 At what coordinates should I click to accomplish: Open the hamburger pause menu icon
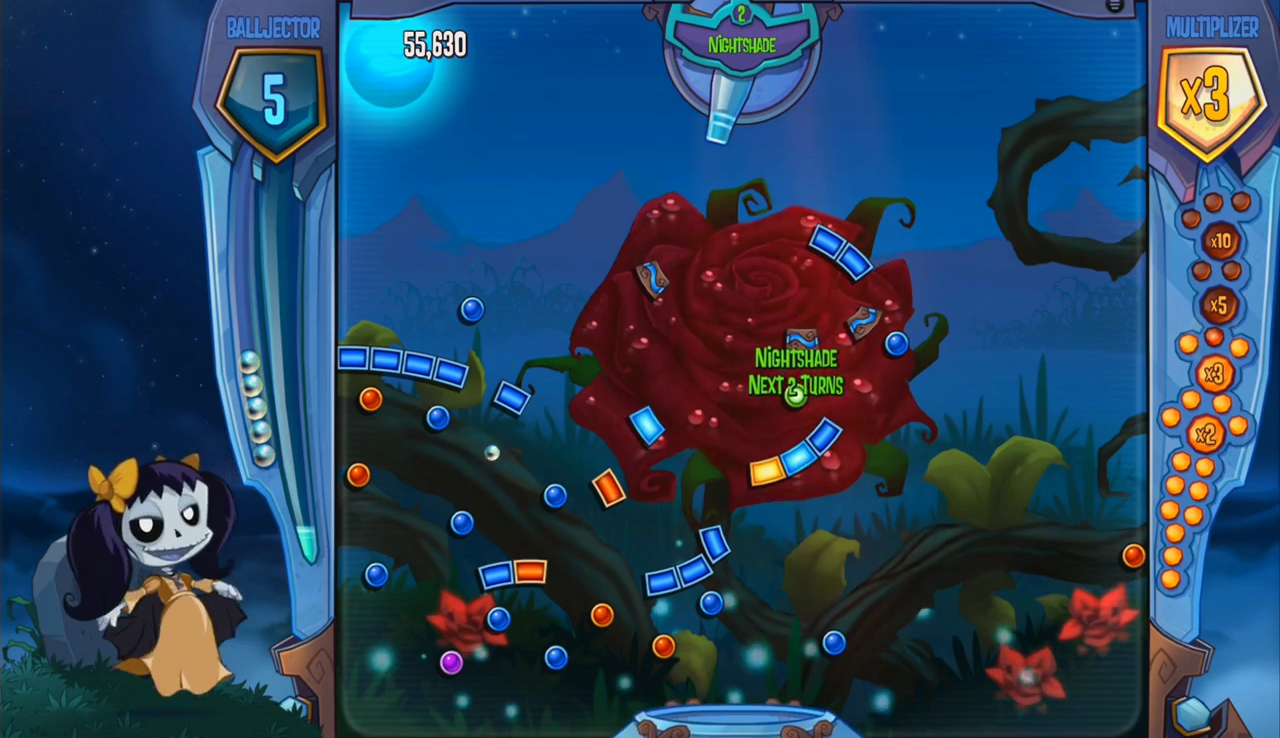pyautogui.click(x=1115, y=6)
